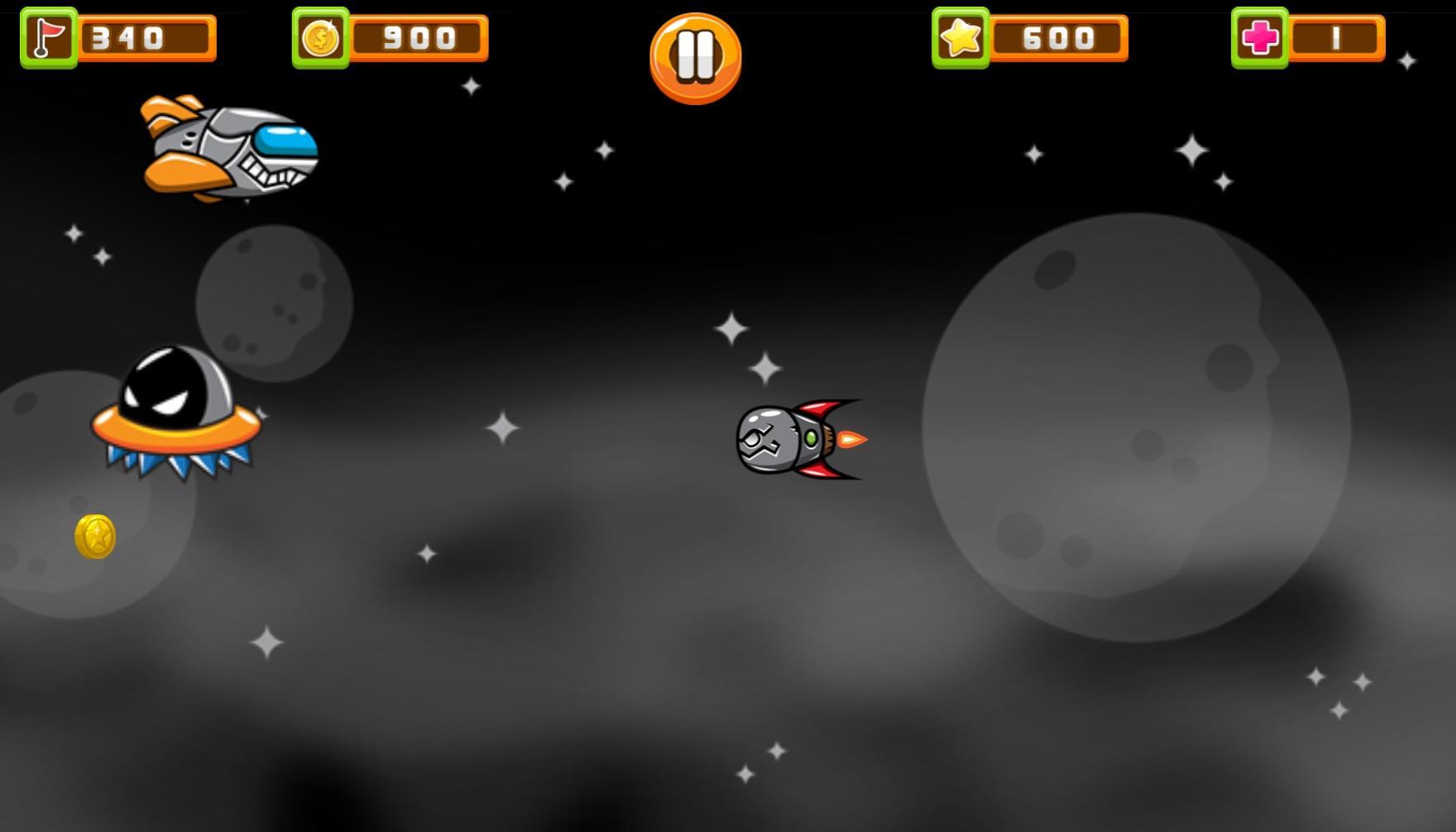1456x832 pixels.
Task: Select the gold coin currency icon
Action: click(x=321, y=36)
